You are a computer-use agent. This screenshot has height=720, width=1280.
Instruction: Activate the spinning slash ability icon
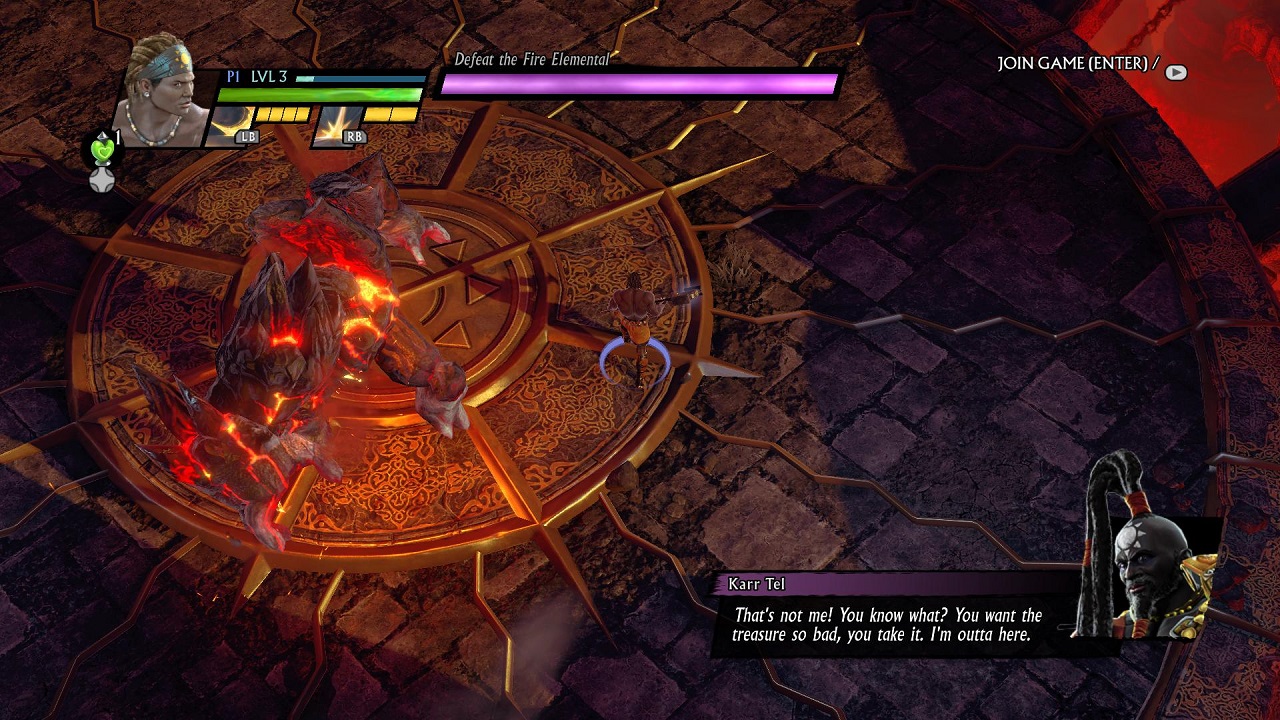pos(228,125)
